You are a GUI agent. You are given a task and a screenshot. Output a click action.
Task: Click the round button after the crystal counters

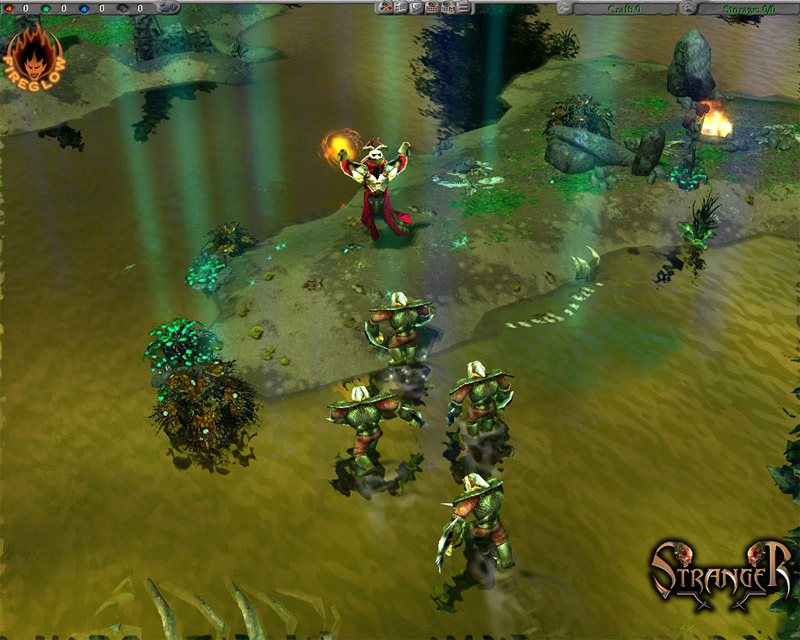pyautogui.click(x=168, y=8)
